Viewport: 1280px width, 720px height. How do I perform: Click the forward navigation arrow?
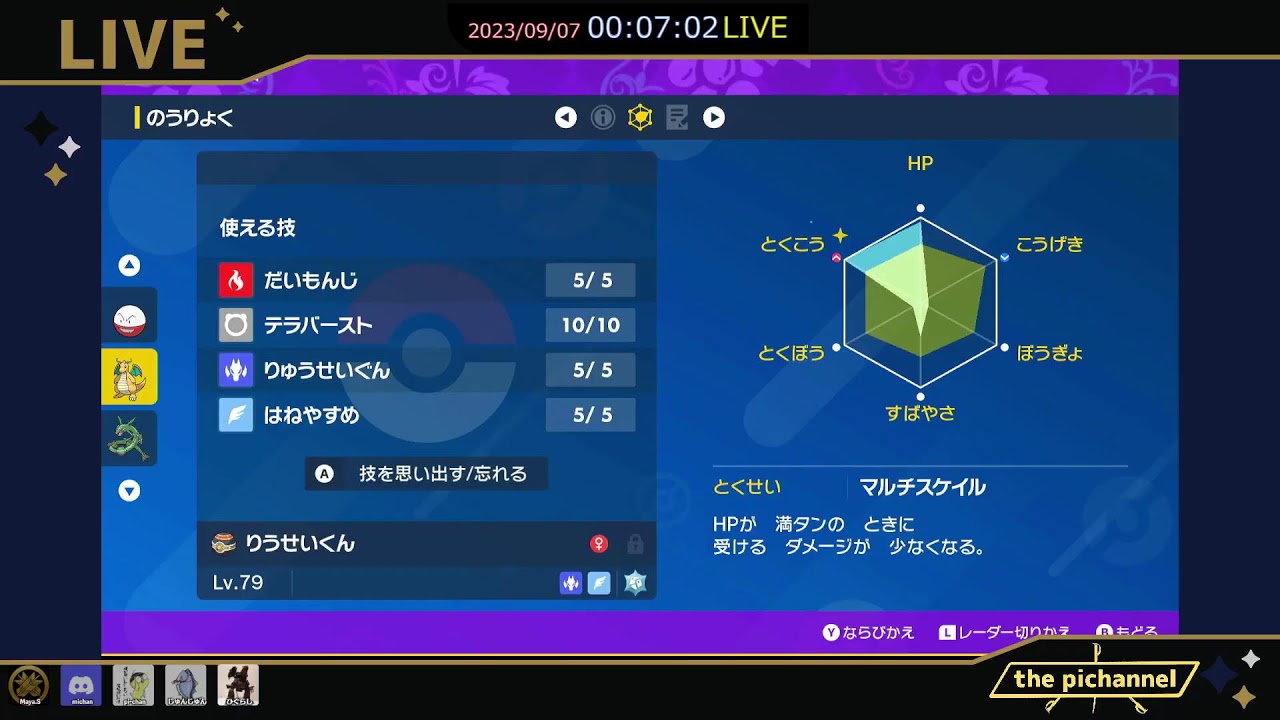pyautogui.click(x=714, y=117)
